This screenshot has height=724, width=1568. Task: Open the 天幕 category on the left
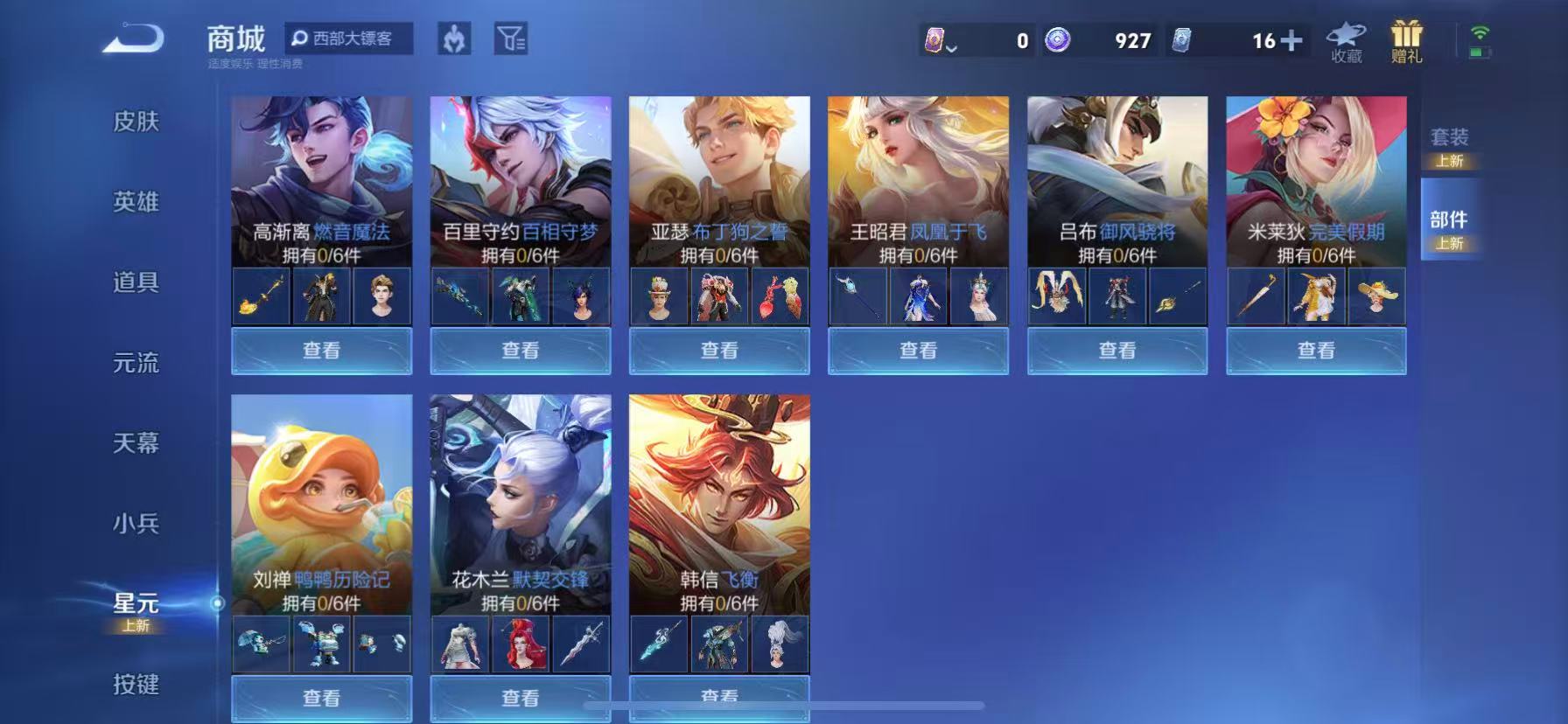tap(136, 444)
